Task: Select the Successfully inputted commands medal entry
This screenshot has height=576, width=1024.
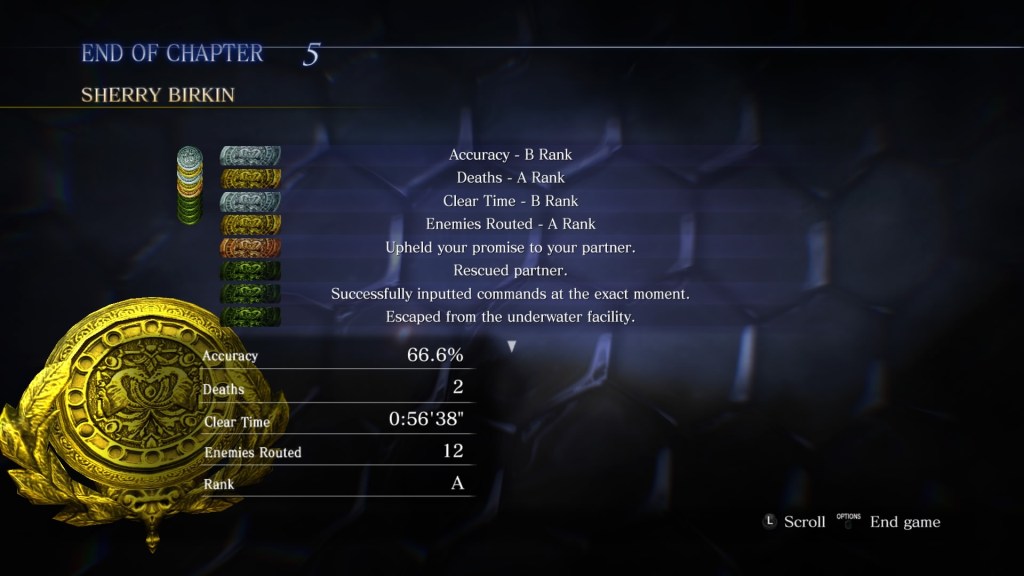Action: [510, 294]
